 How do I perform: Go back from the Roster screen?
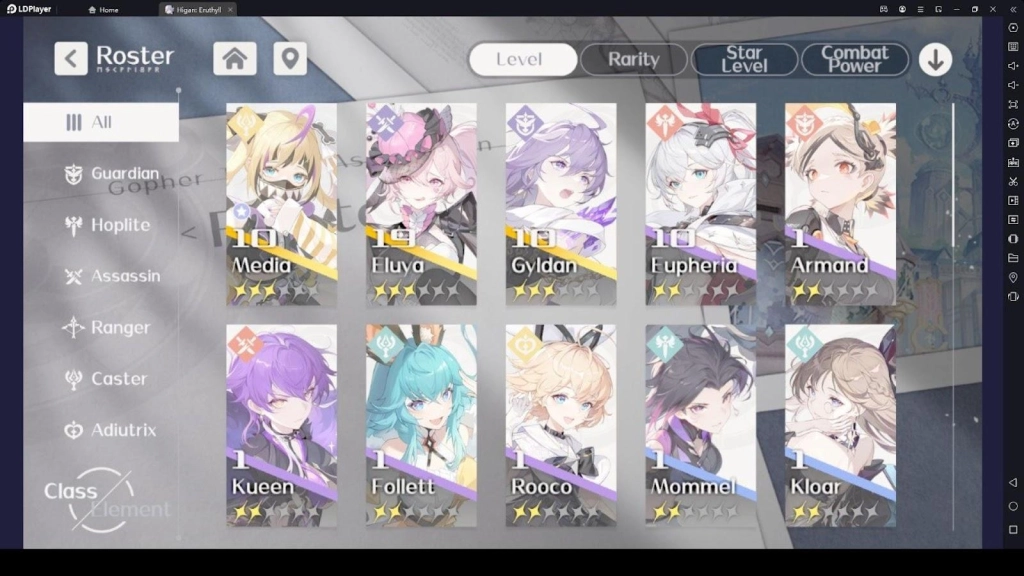[70, 59]
